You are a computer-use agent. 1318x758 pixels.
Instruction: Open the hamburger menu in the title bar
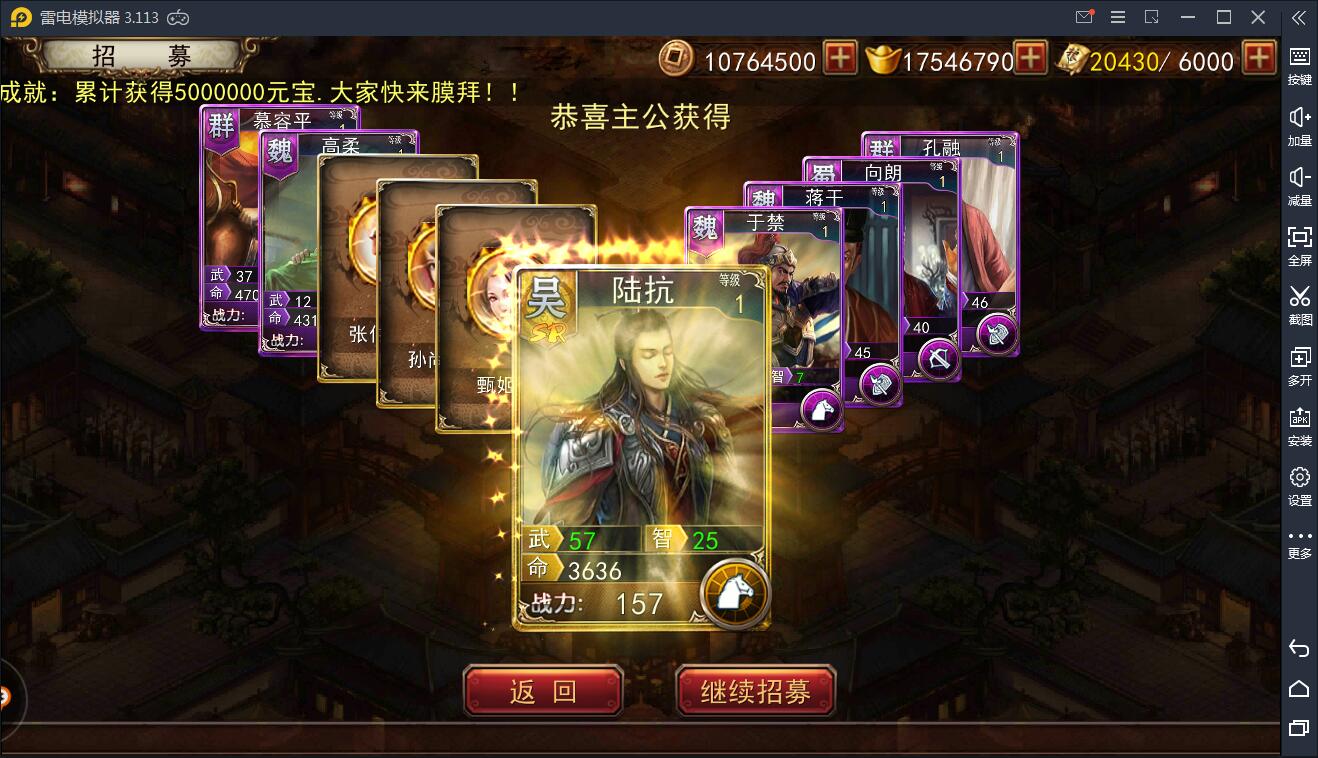pos(1117,17)
